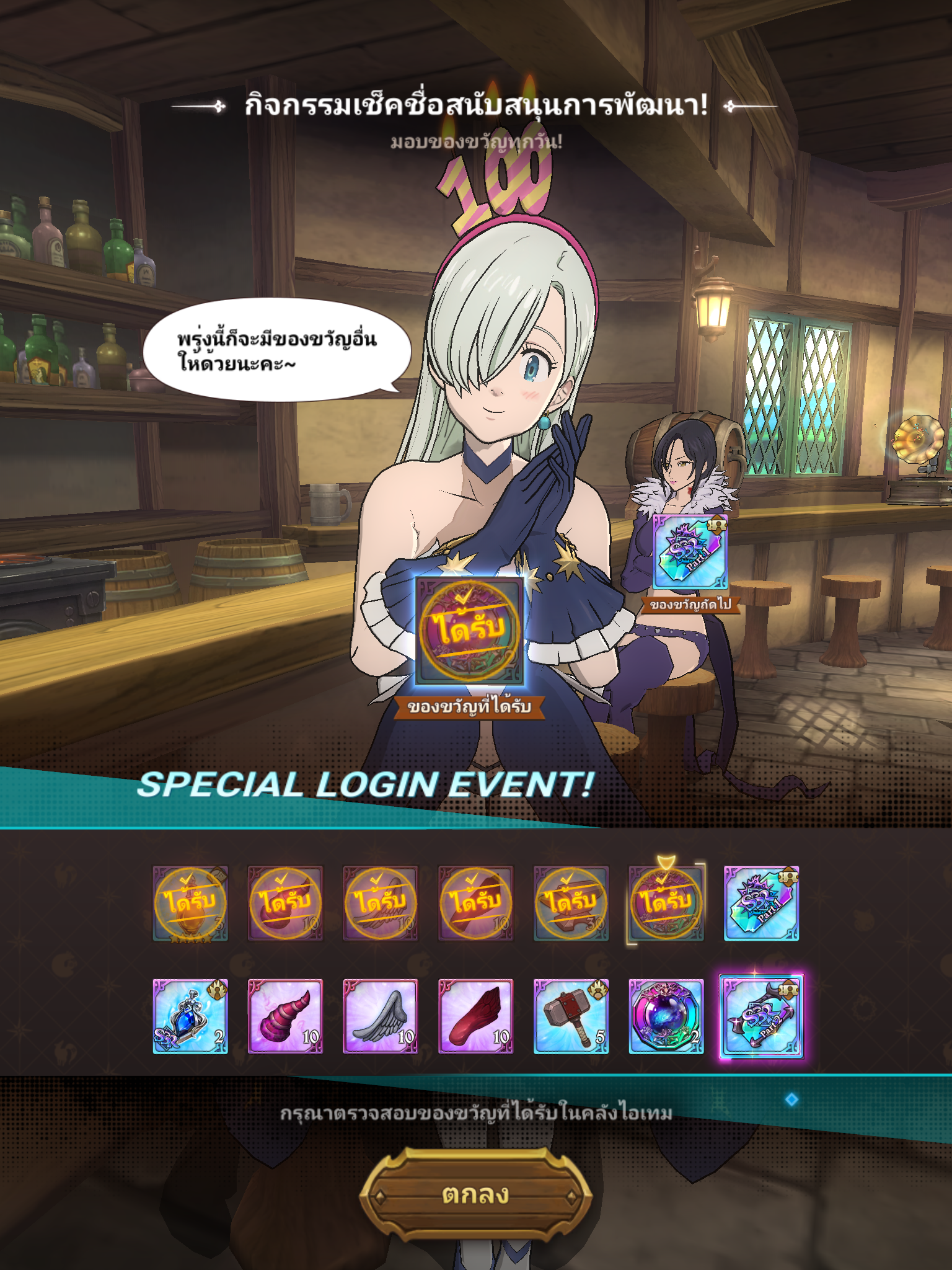Click today's claimed reward with yellow arrow marker
Screen dimensions: 952x1270
click(666, 903)
